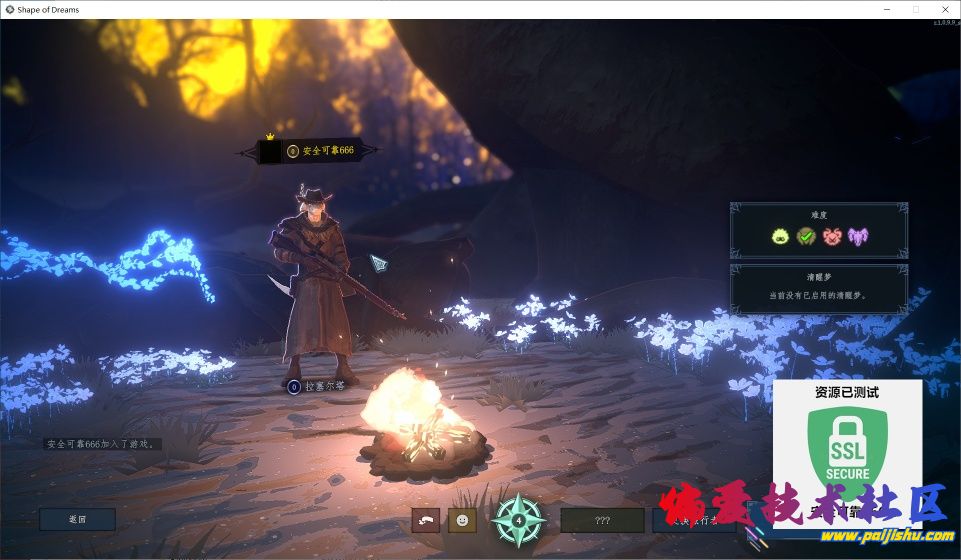This screenshot has width=961, height=560.
Task: Minimize the game window
Action: (887, 9)
